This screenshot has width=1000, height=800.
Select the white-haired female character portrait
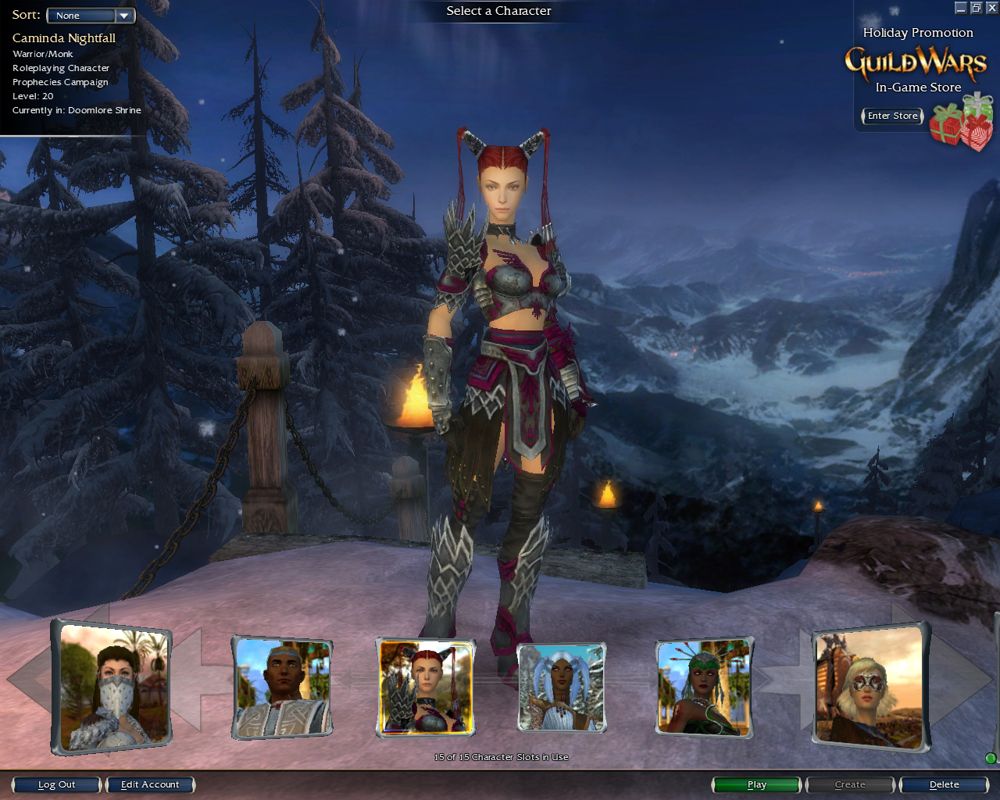point(561,687)
